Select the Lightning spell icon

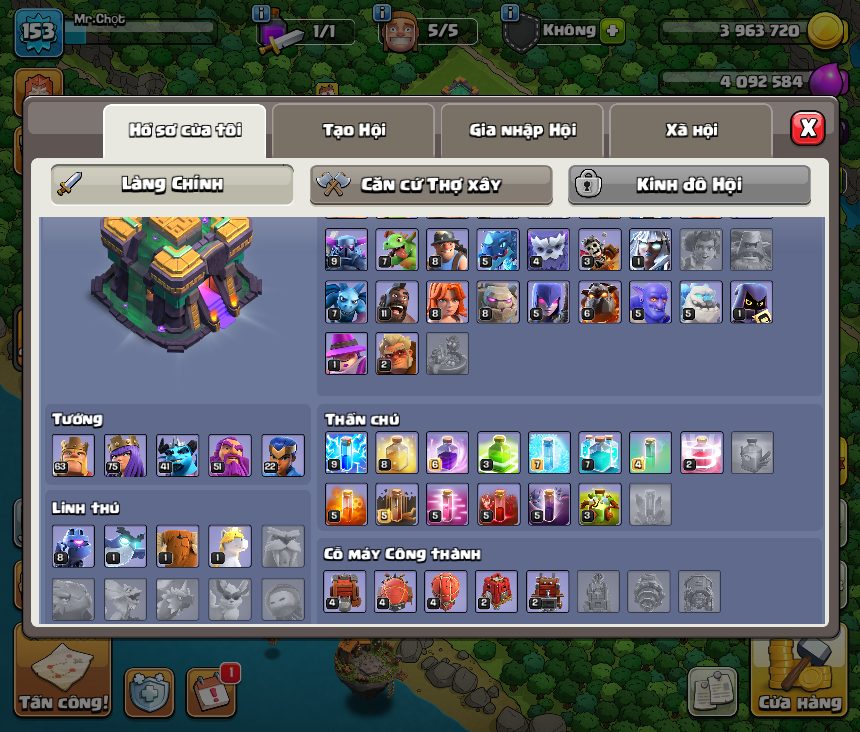pos(345,452)
